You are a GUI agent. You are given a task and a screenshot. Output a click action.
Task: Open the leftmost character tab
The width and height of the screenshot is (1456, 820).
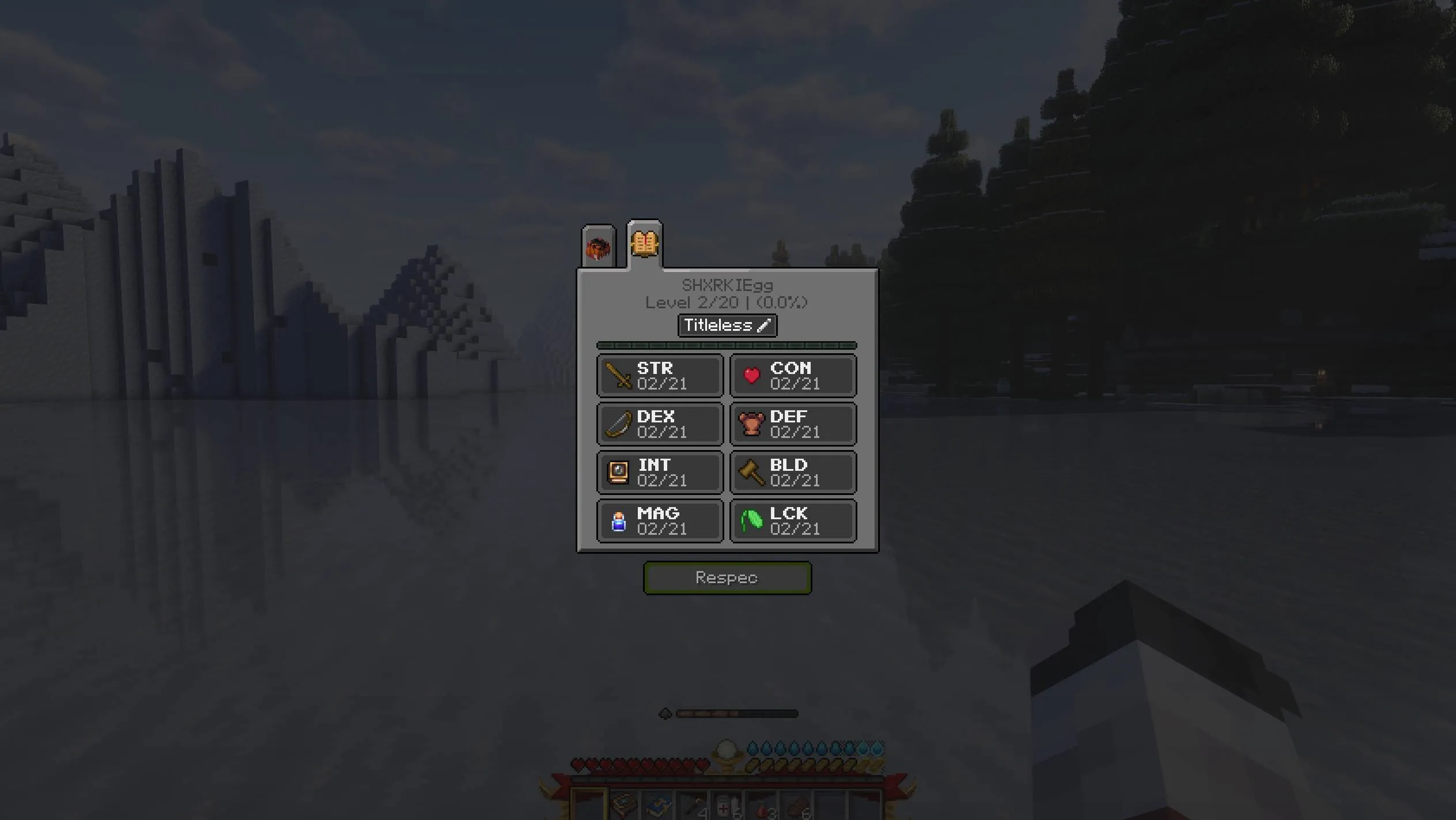coord(598,247)
